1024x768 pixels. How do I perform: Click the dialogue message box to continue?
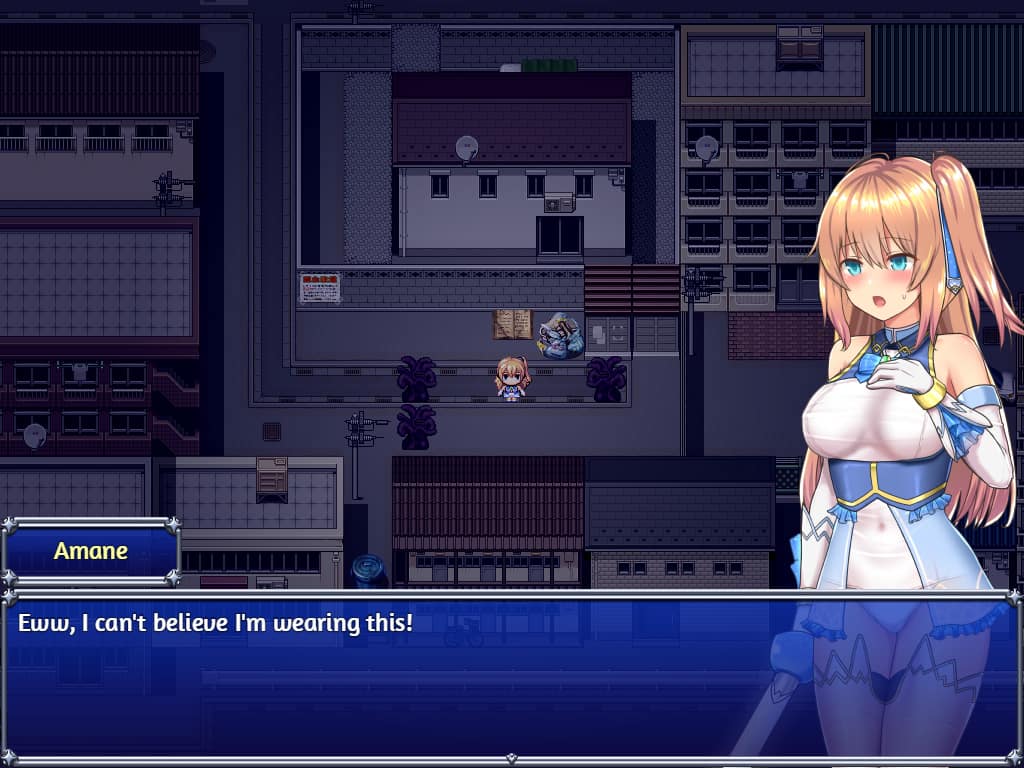(400, 675)
